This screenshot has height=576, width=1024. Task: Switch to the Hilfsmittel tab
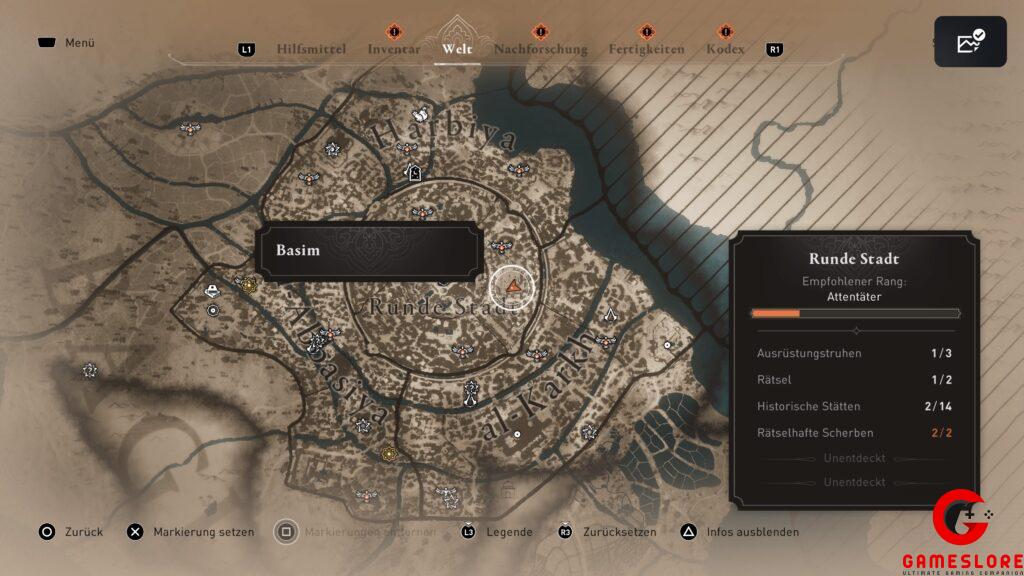(x=311, y=49)
